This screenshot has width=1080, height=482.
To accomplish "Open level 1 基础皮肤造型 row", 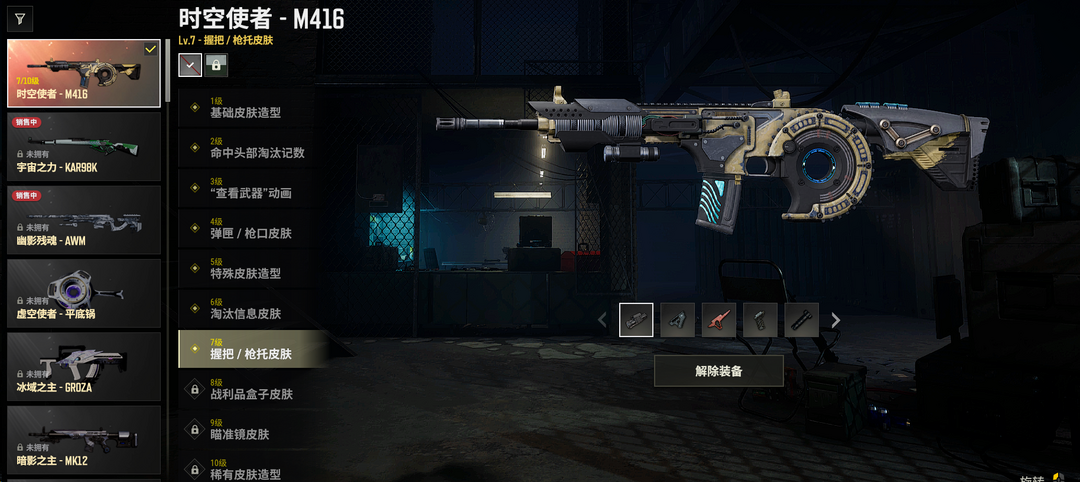I will tap(253, 108).
